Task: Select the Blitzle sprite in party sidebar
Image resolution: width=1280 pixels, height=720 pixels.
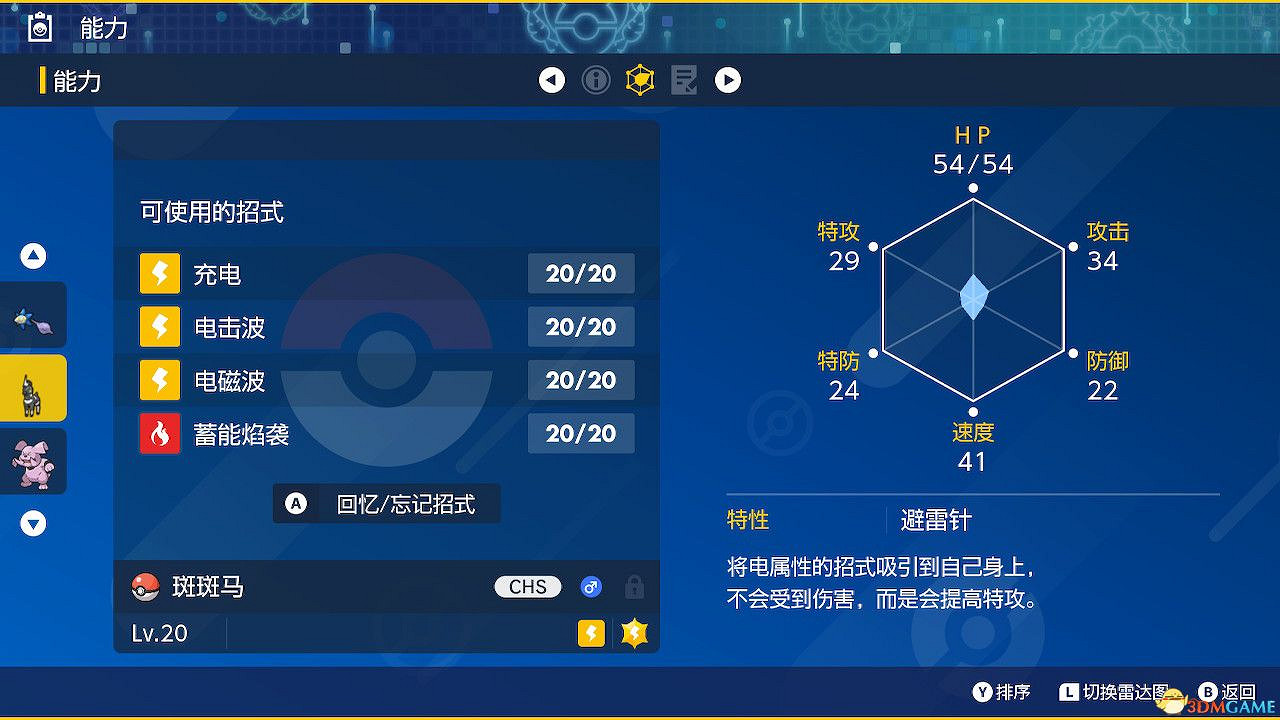Action: (34, 387)
